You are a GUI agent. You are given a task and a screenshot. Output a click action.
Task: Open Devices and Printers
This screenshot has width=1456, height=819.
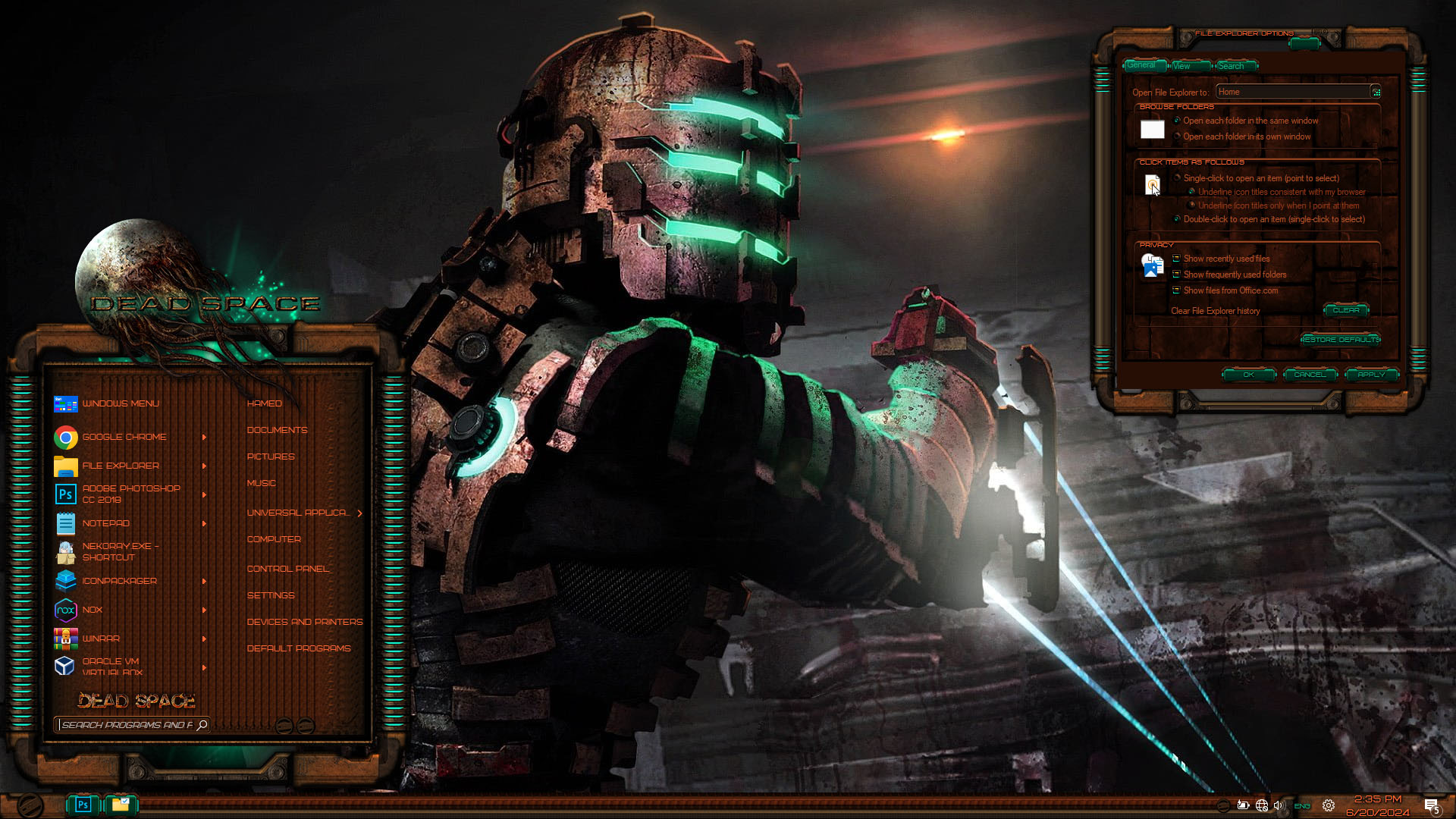pos(304,622)
